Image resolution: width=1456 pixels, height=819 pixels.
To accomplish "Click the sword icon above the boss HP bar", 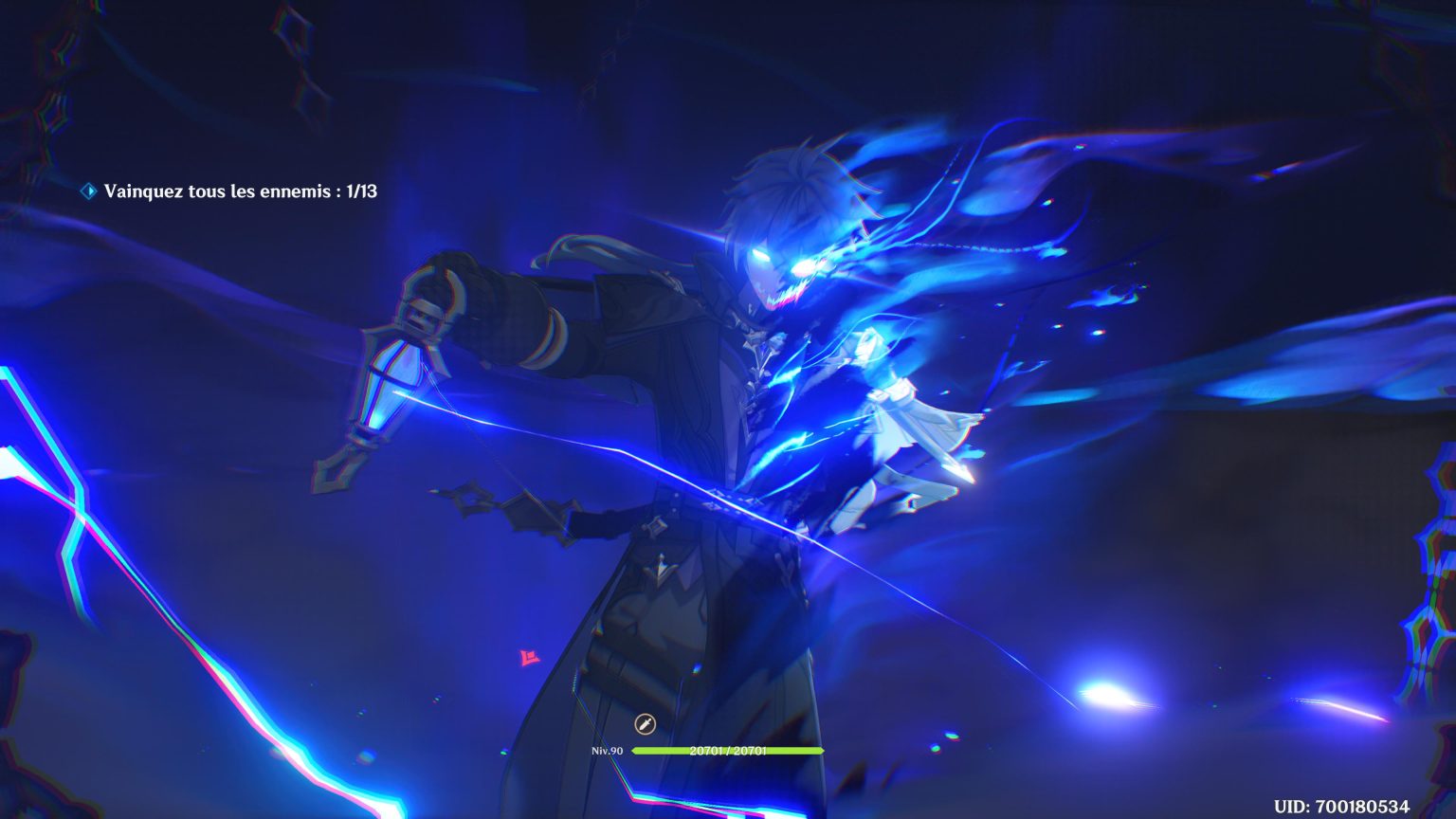I will tap(643, 722).
